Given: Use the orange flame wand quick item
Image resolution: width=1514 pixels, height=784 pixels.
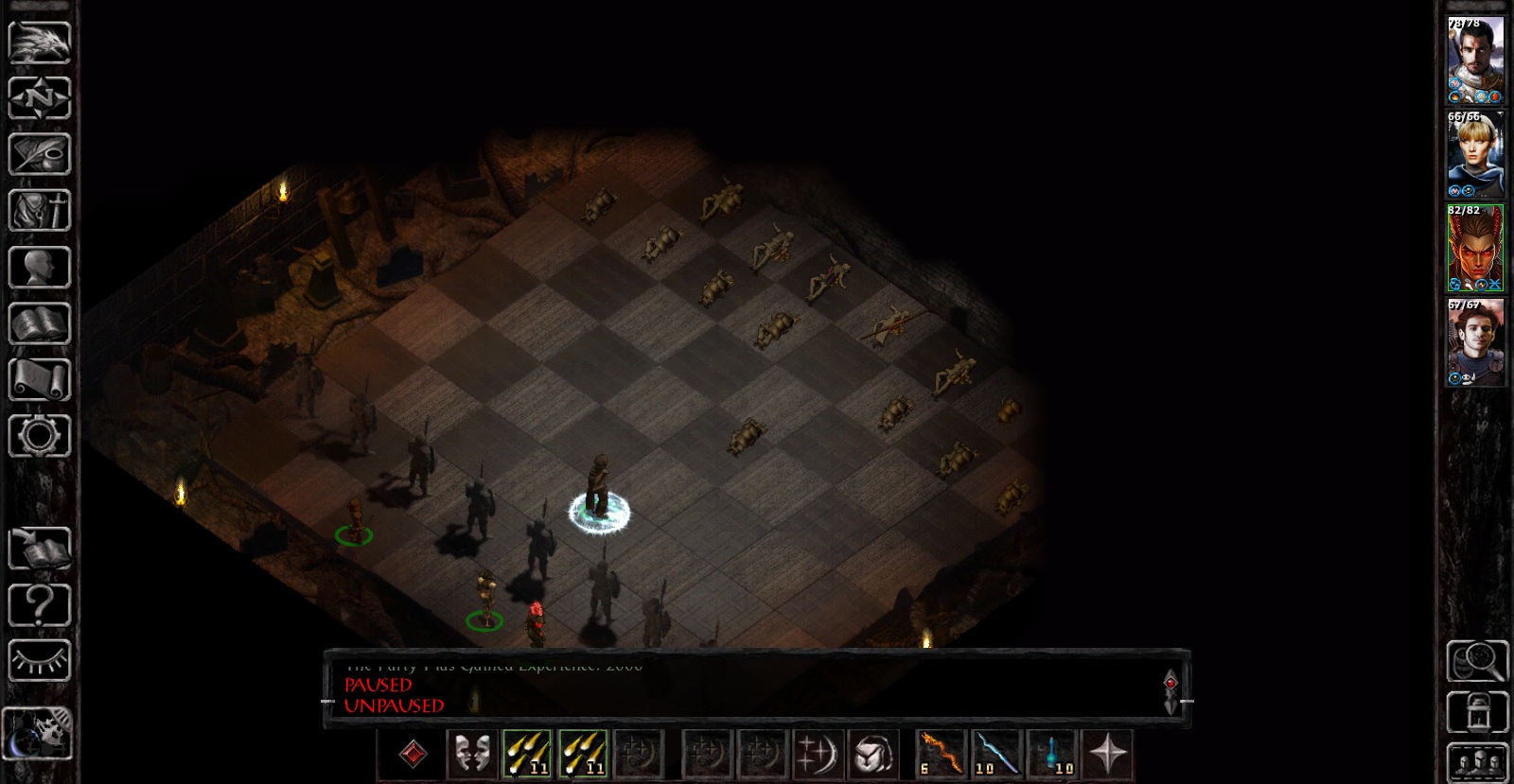Looking at the screenshot, I should click(942, 755).
